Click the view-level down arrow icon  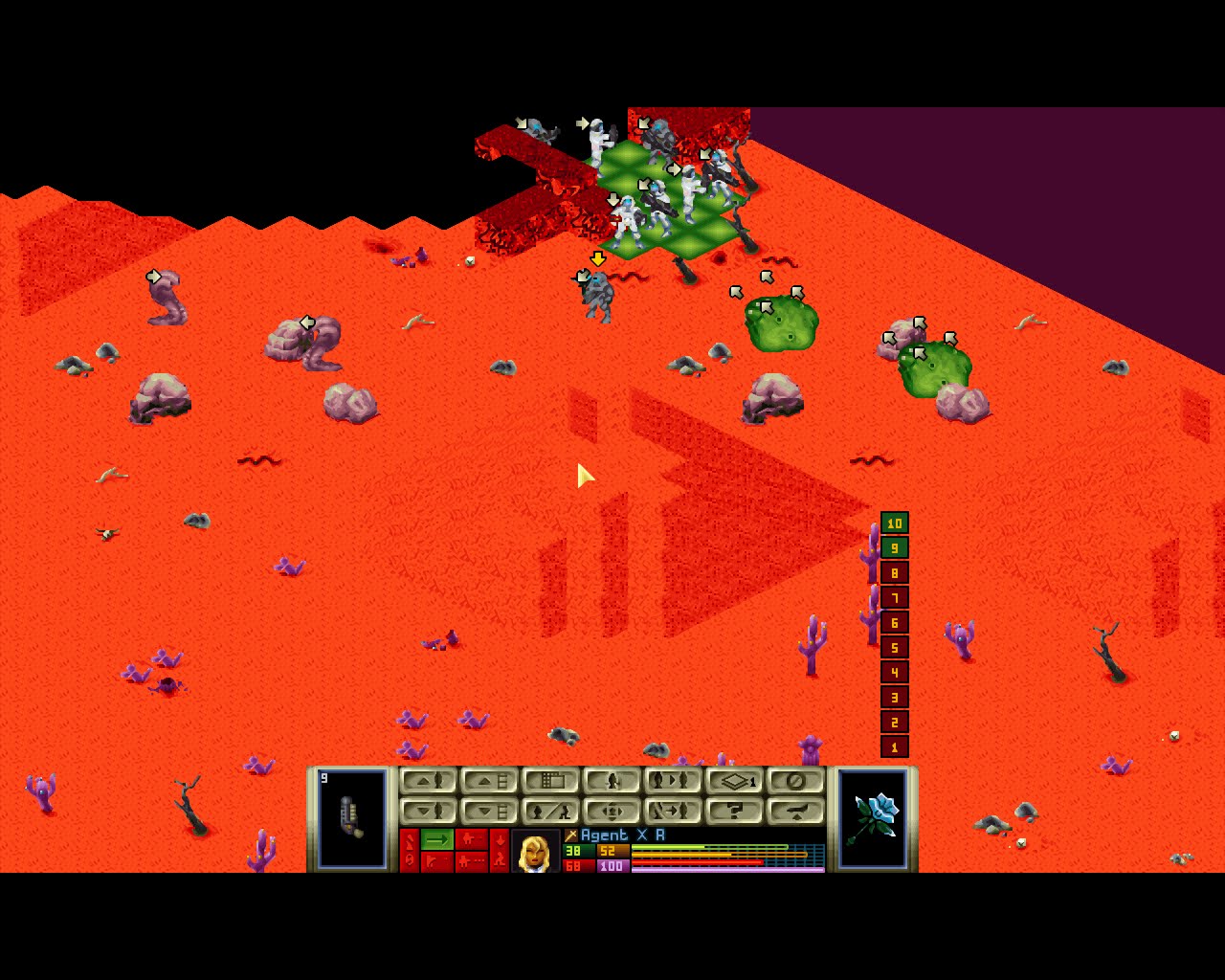pyautogui.click(x=488, y=811)
